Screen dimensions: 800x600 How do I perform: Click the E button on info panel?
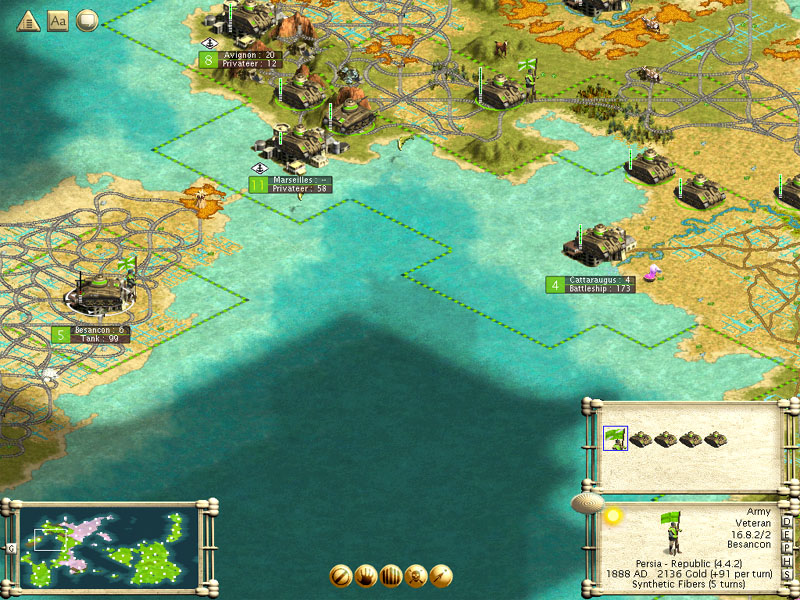[787, 535]
